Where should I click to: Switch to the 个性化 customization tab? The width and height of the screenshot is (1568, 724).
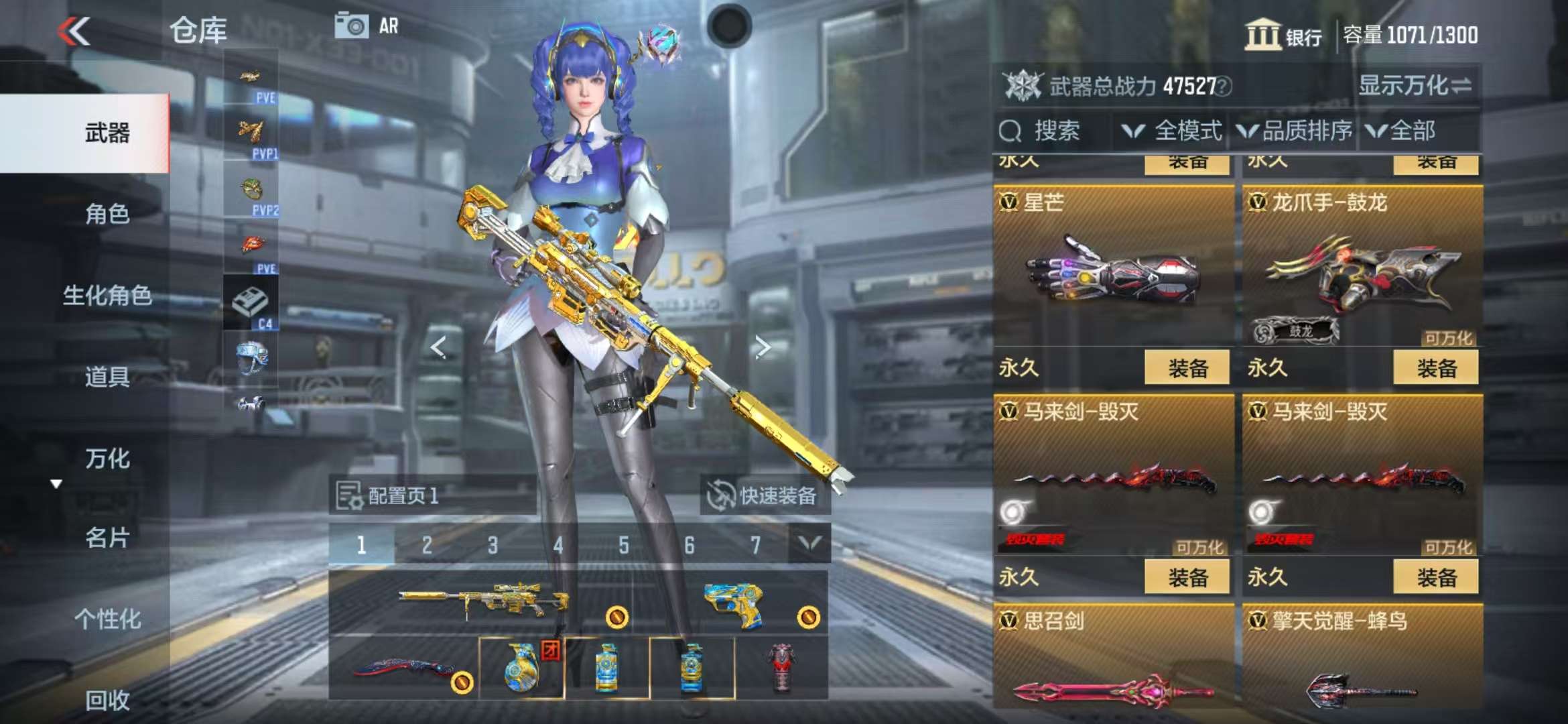[x=107, y=619]
